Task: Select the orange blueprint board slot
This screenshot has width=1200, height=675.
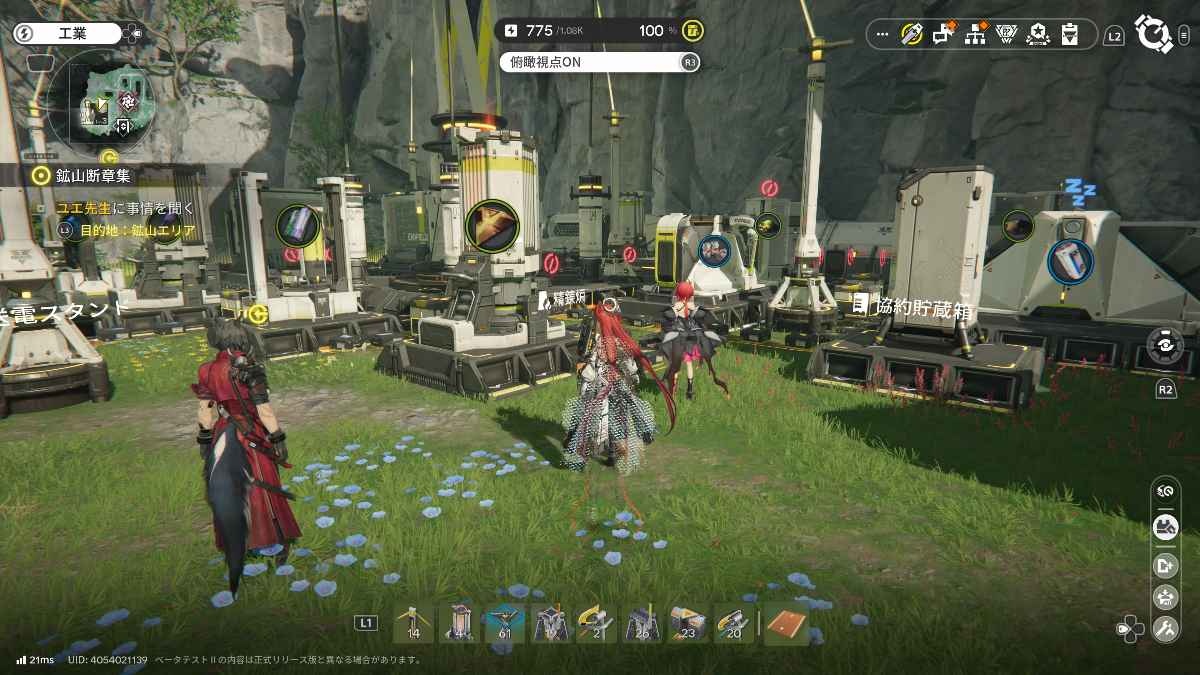Action: click(785, 623)
